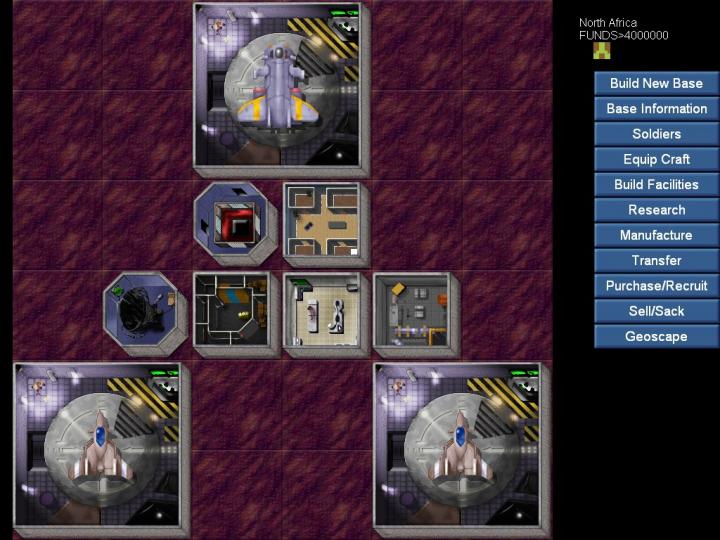Viewport: 720px width, 540px height.
Task: Open Purchase/Recruit
Action: click(656, 286)
